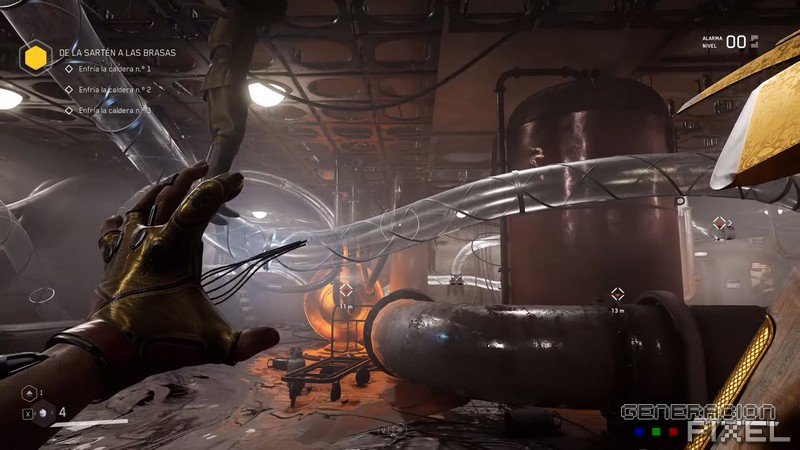Viewport: 800px width, 450px height.
Task: Click the alarm level indicator icon
Action: pos(755,41)
